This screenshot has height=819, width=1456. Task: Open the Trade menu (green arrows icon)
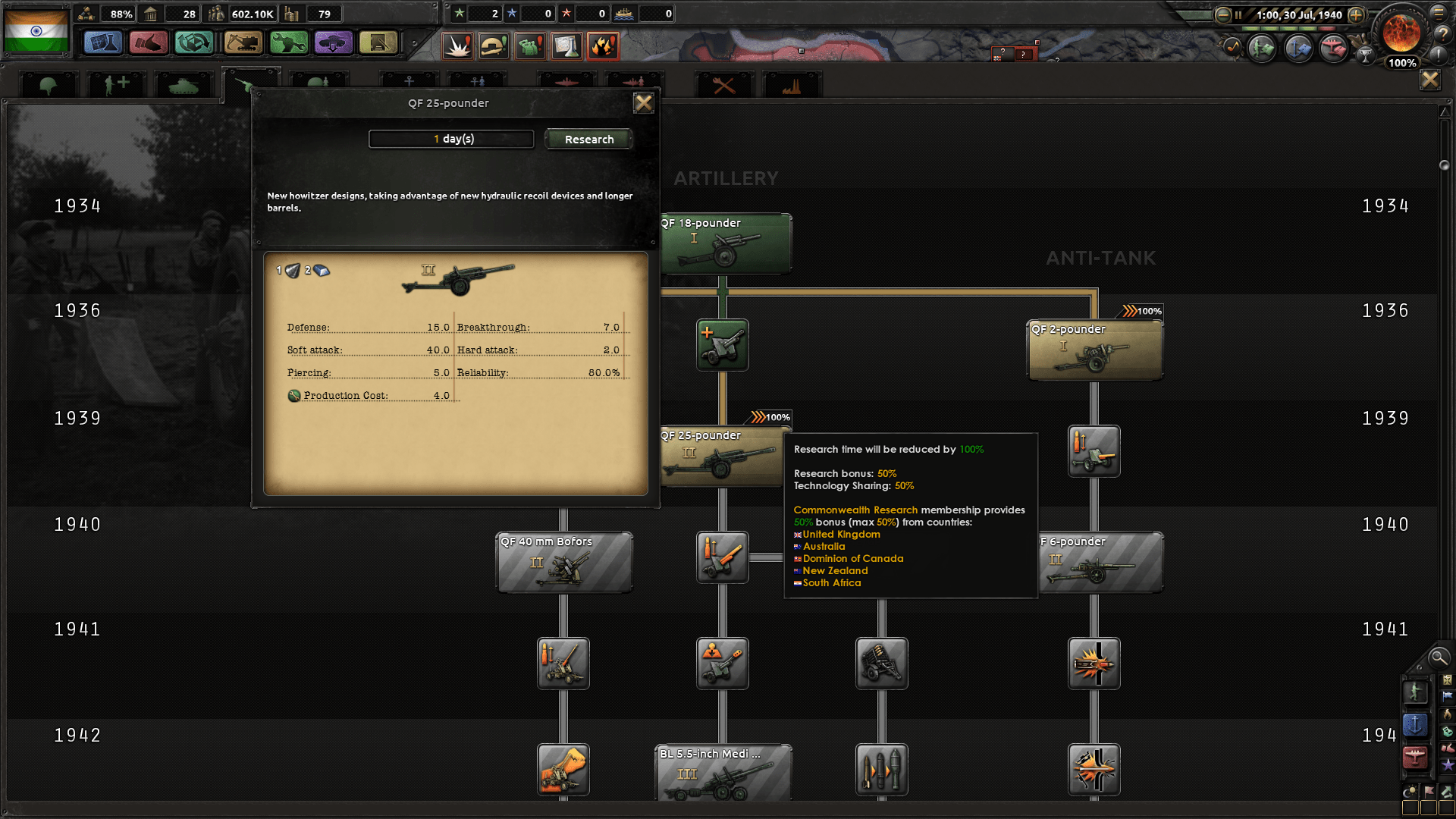coord(193,43)
